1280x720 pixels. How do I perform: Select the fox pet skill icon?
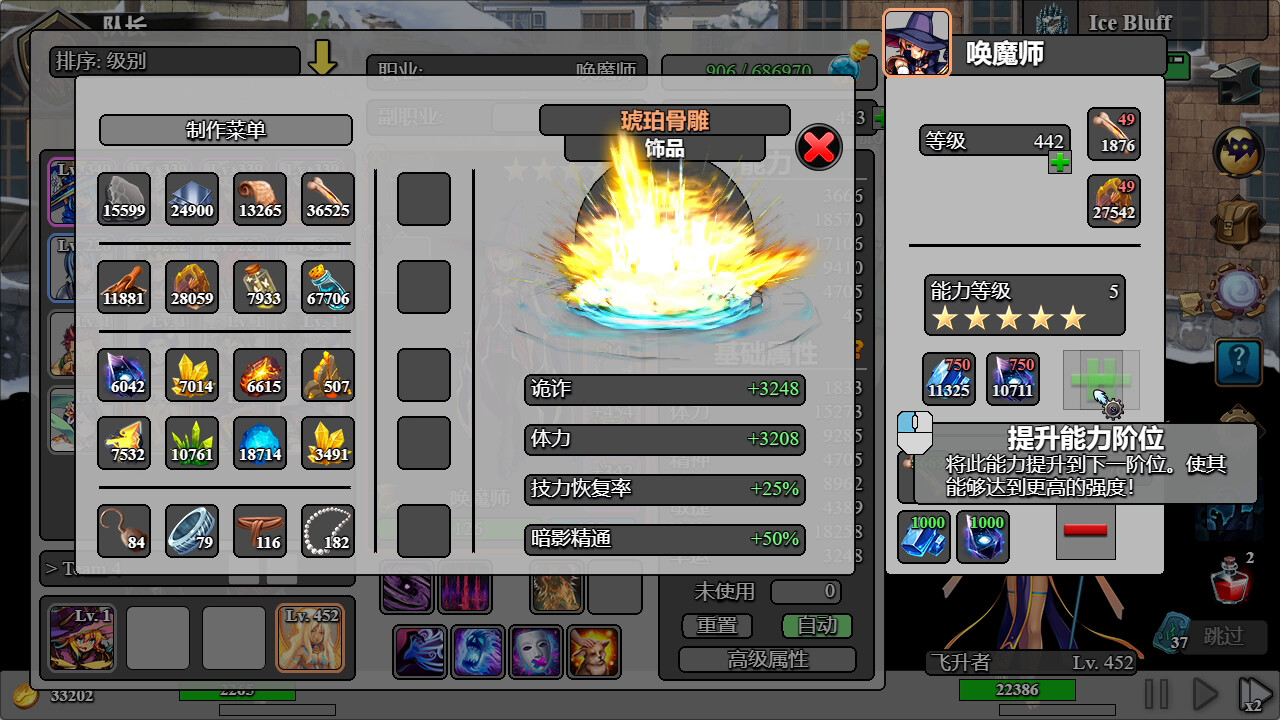(594, 652)
